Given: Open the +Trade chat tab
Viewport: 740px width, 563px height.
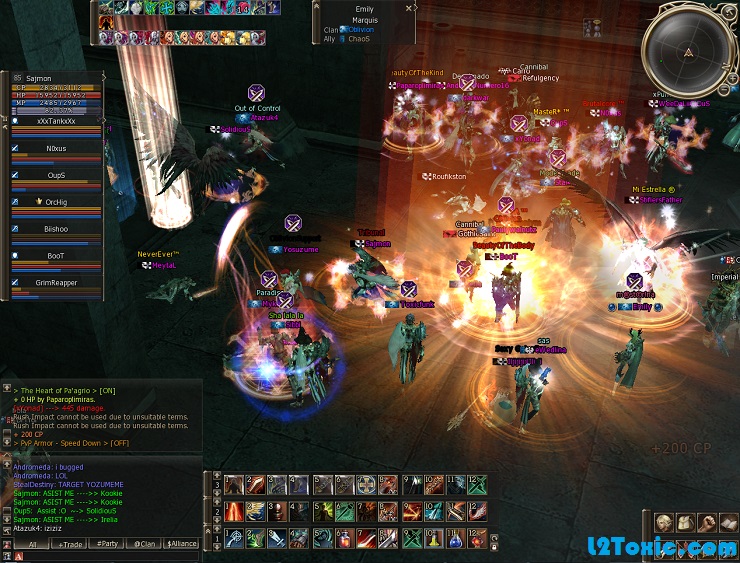Looking at the screenshot, I should pos(71,544).
